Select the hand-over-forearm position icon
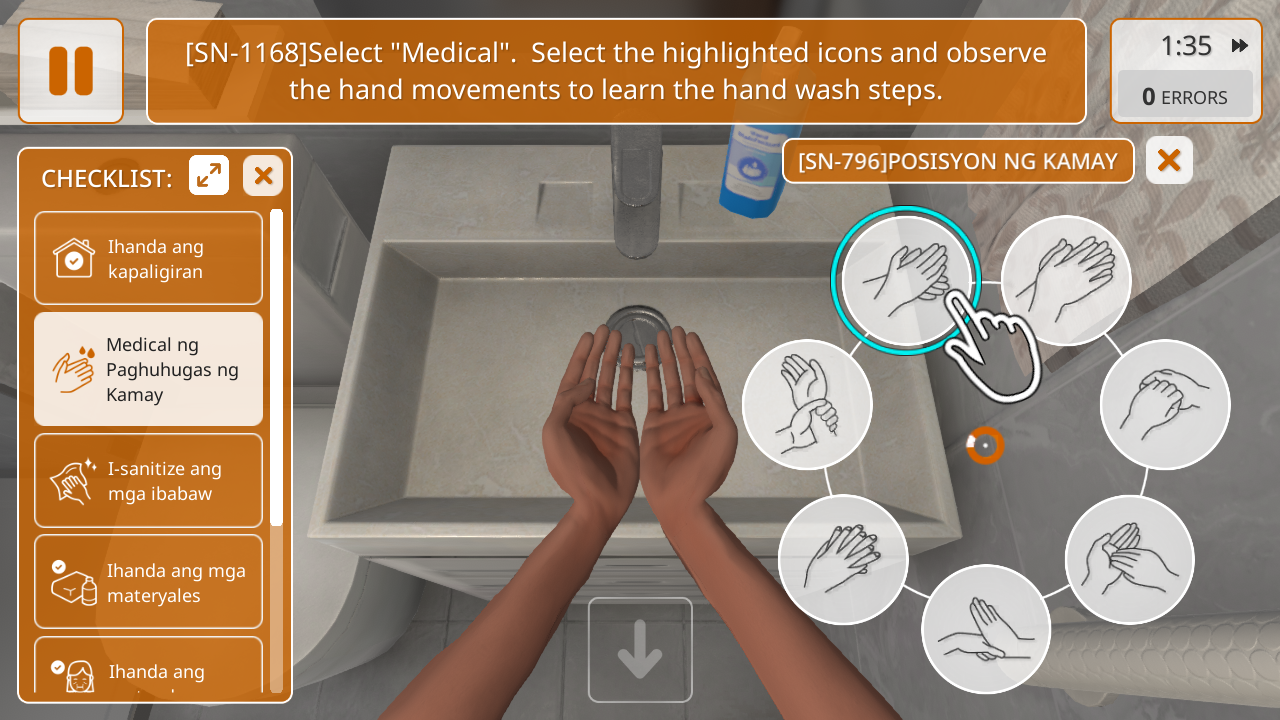The width and height of the screenshot is (1280, 720). (x=985, y=629)
